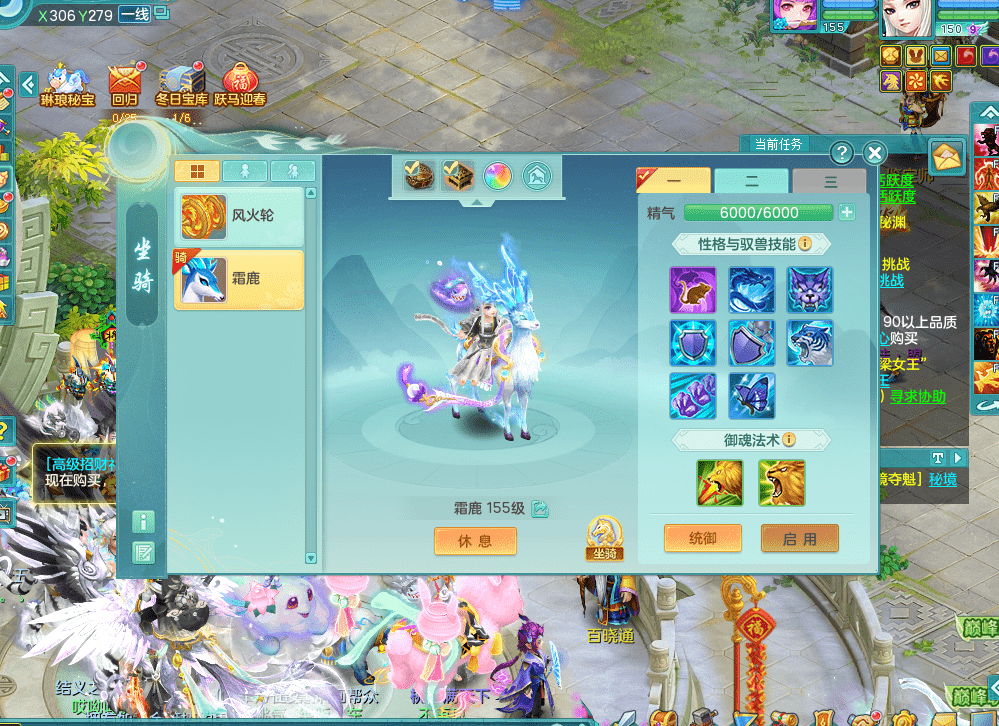
Task: Click the 休息 button
Action: point(475,541)
